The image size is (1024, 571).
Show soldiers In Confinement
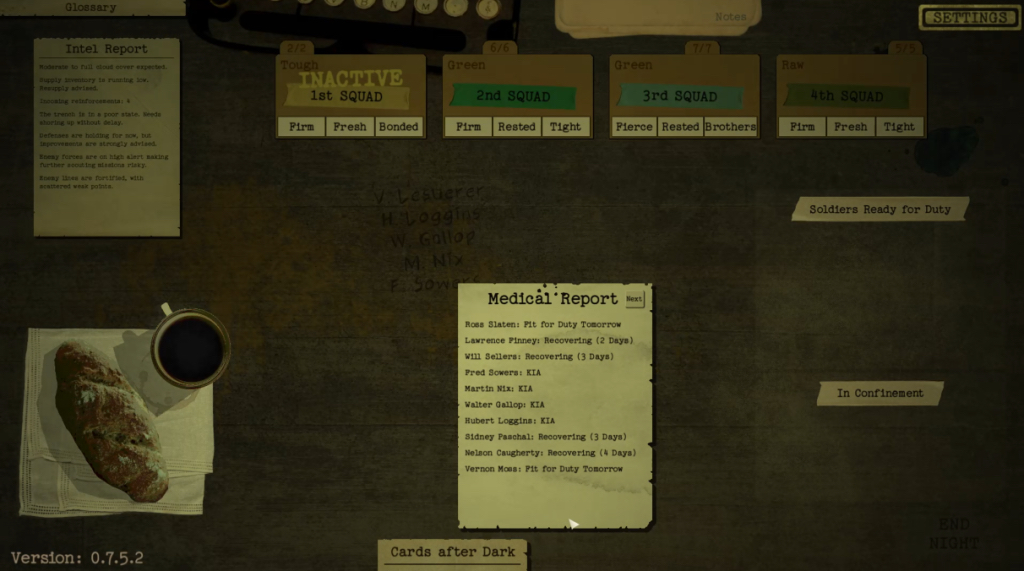pos(880,393)
